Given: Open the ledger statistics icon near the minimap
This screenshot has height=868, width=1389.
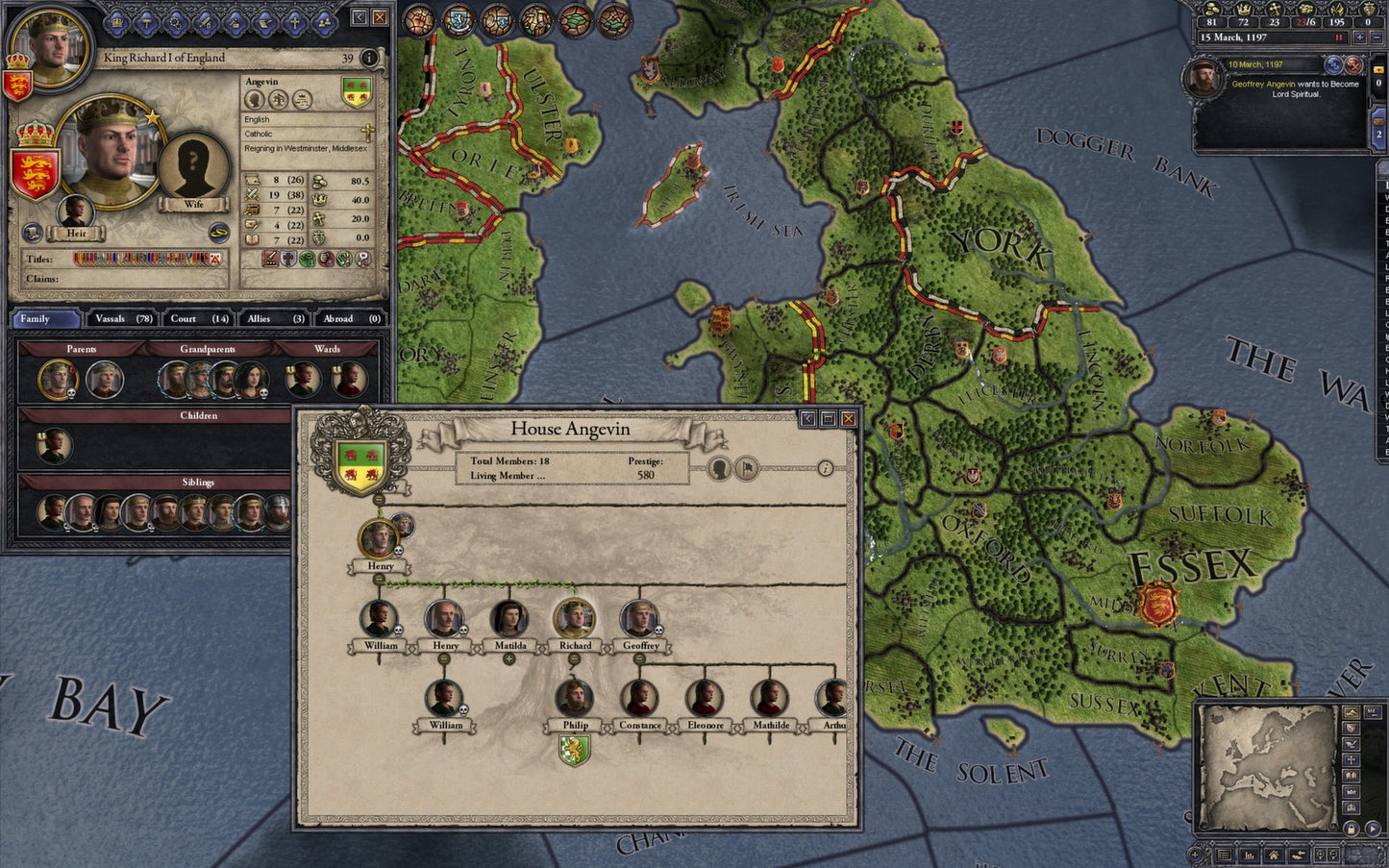Looking at the screenshot, I should click(1250, 854).
